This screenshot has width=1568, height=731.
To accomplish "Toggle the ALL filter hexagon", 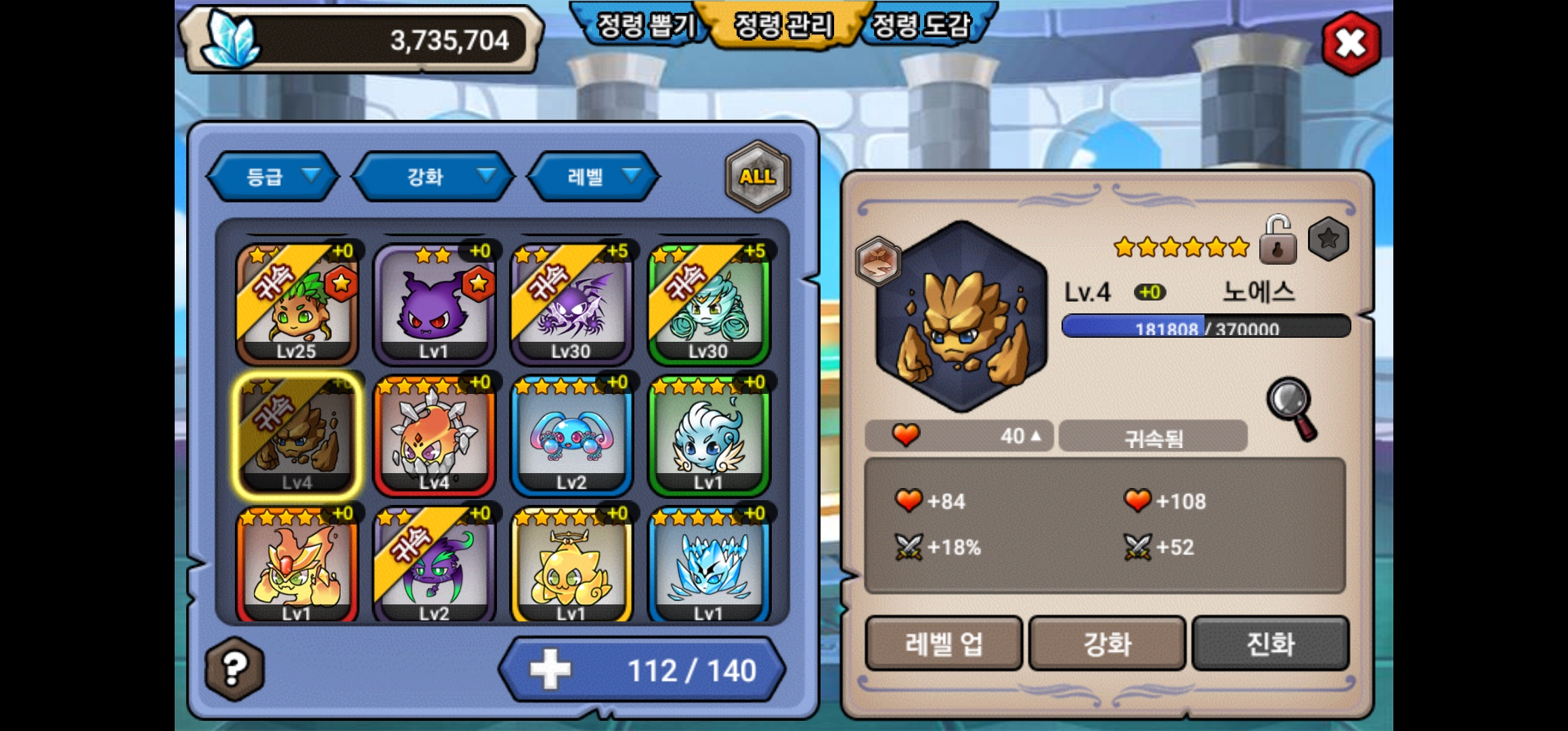I will tap(757, 177).
